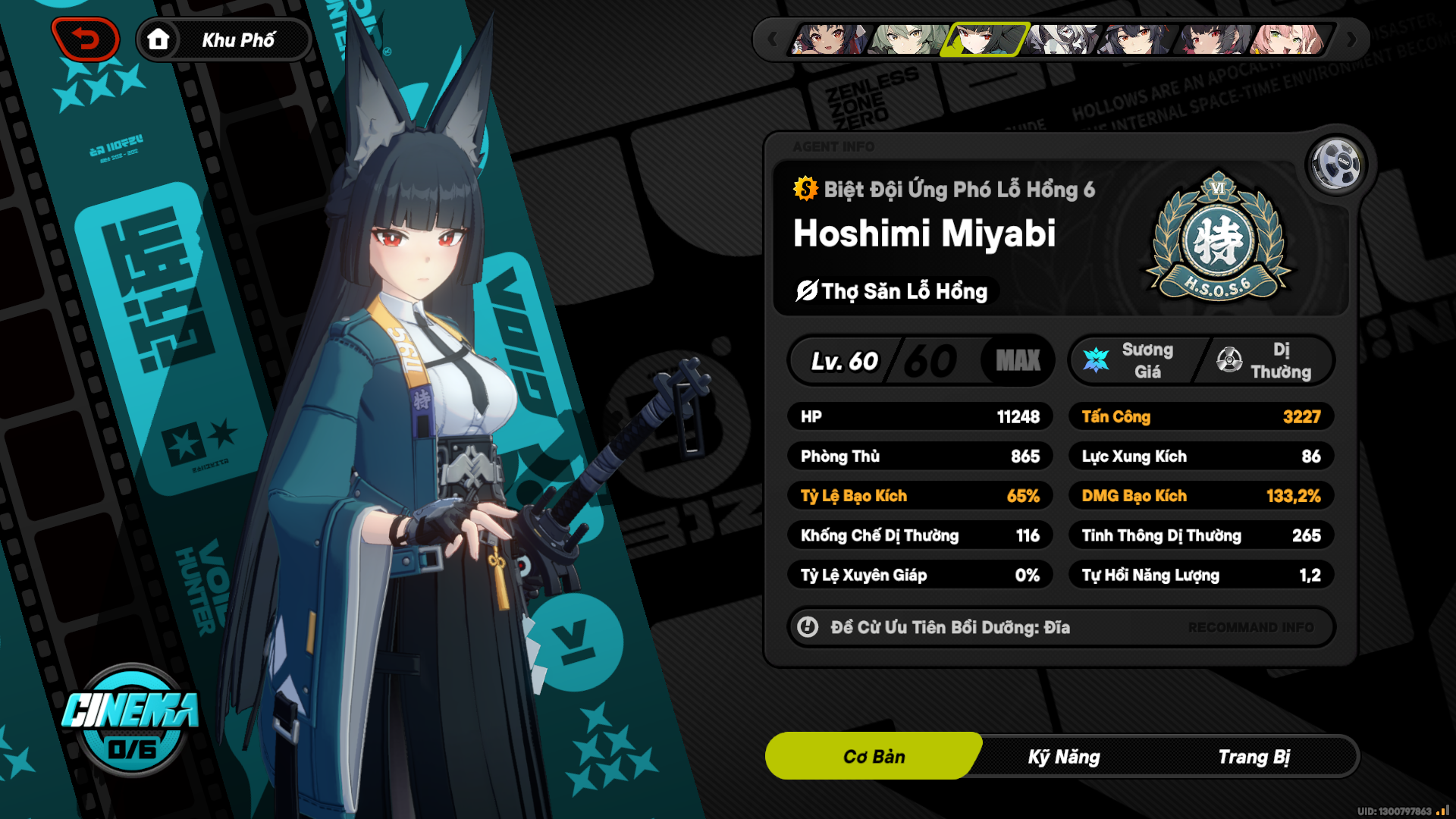
Task: Click the Khu Phố button
Action: tap(237, 39)
